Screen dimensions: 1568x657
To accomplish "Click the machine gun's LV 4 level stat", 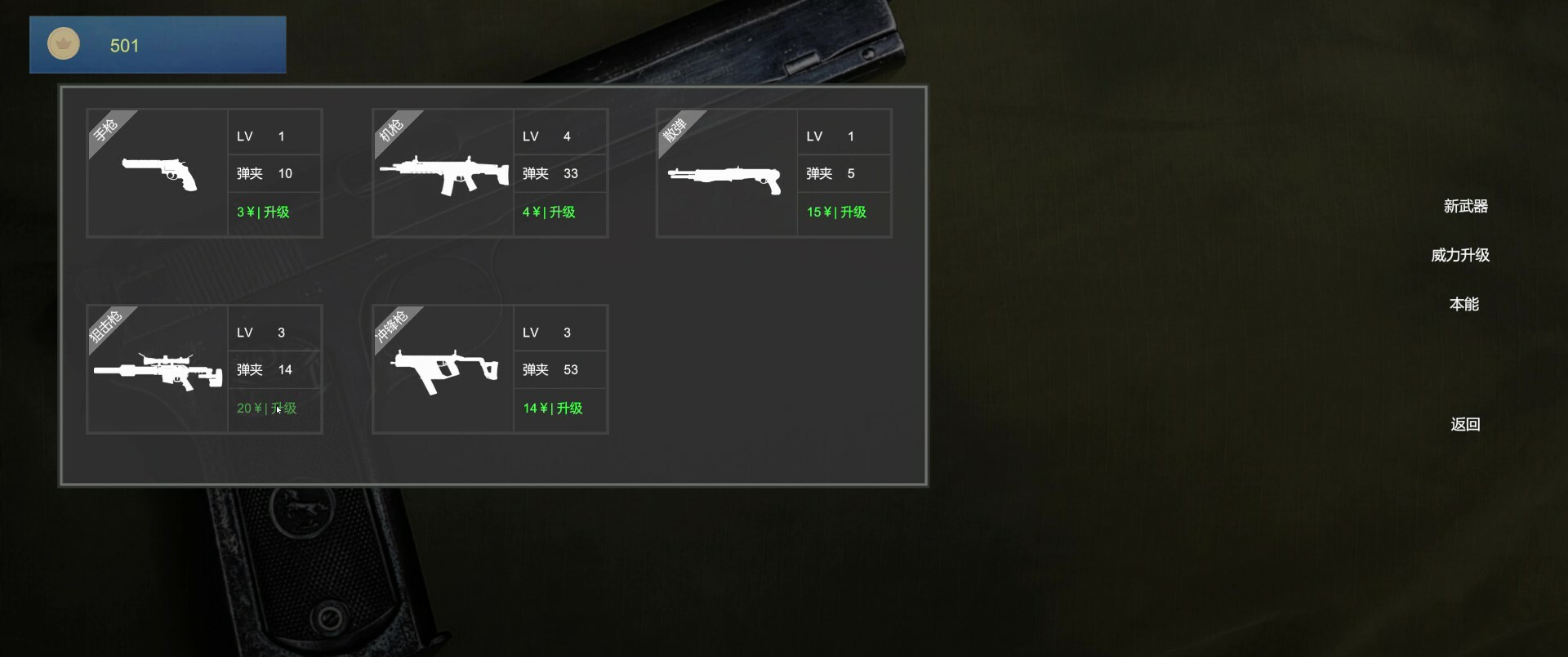I will [x=545, y=136].
